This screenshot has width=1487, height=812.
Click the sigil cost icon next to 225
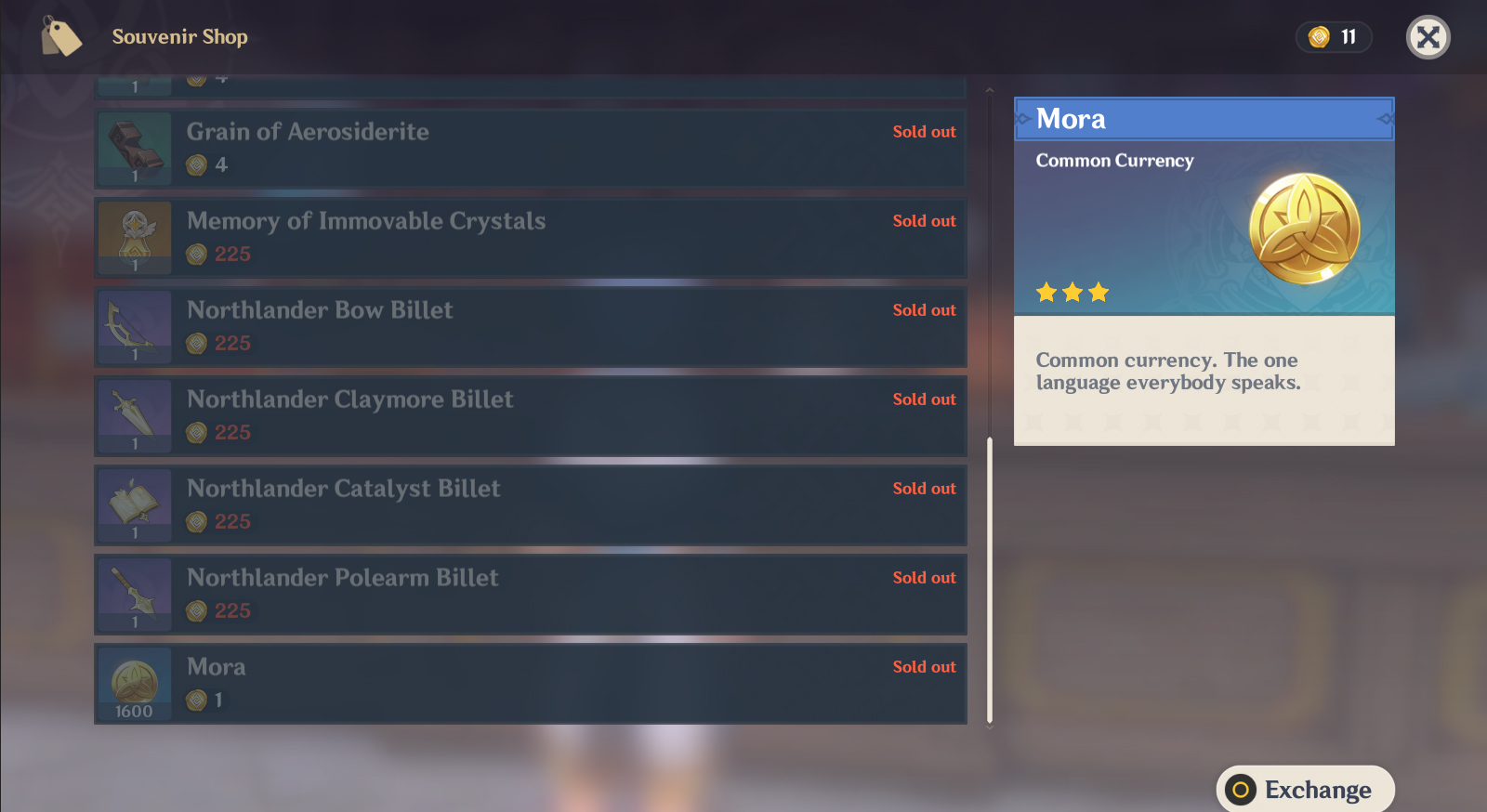pos(197,253)
